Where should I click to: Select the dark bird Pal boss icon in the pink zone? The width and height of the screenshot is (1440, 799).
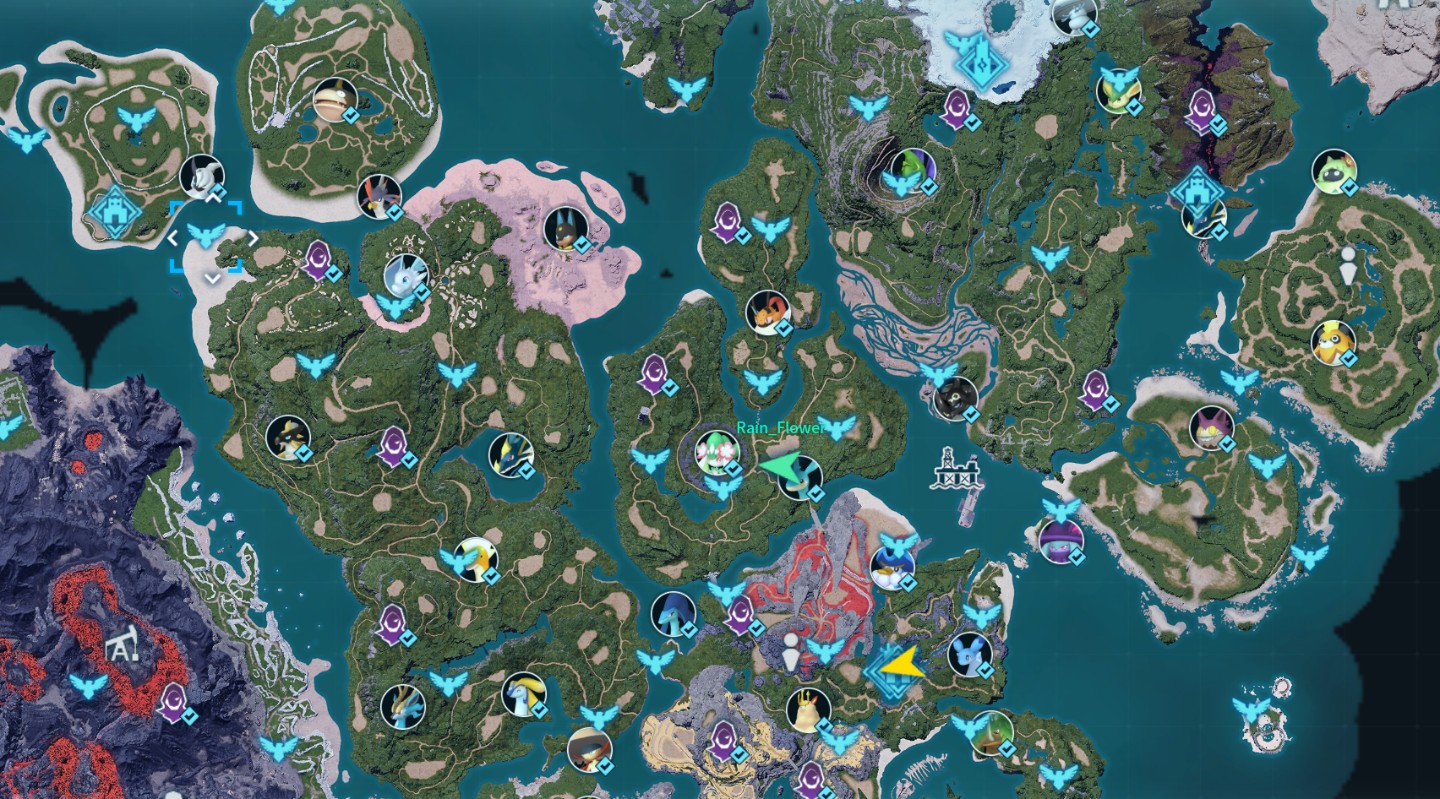380,195
